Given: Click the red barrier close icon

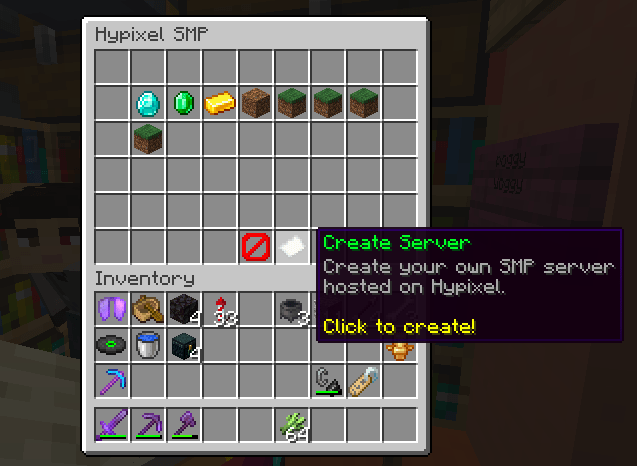Looking at the screenshot, I should click(x=256, y=246).
